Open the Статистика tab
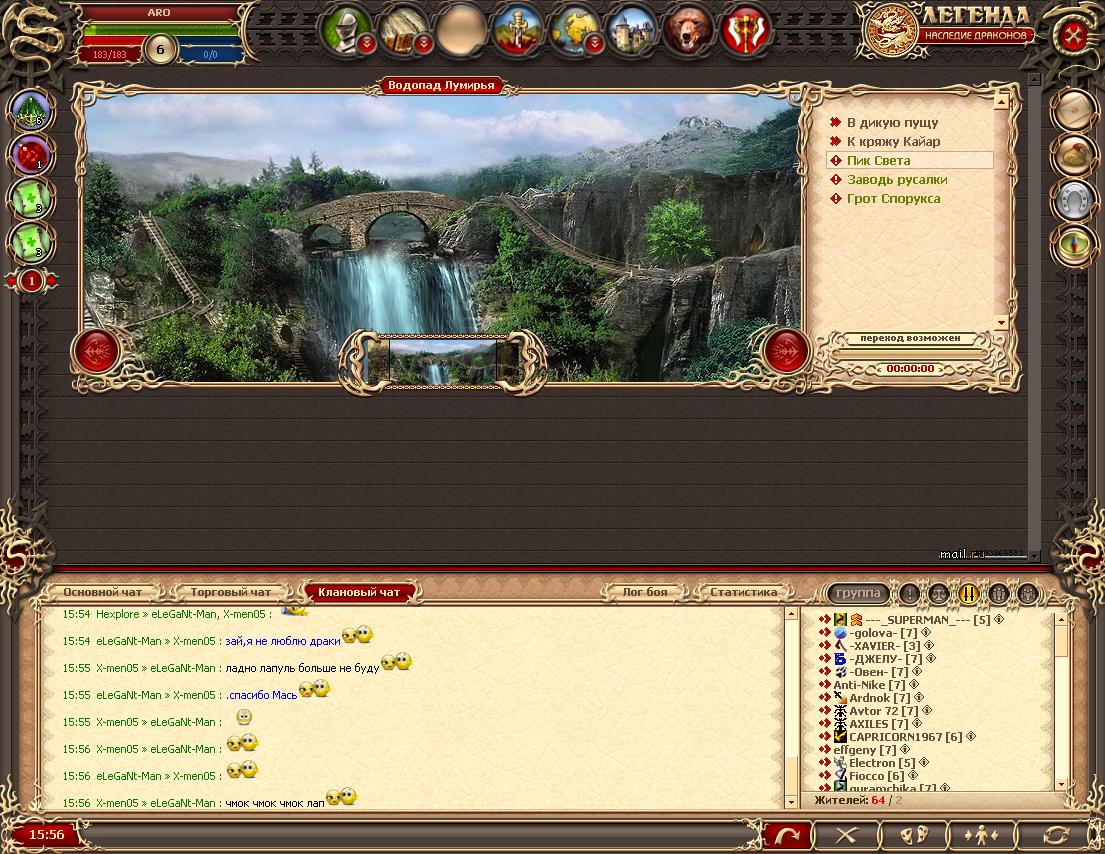 click(x=743, y=592)
